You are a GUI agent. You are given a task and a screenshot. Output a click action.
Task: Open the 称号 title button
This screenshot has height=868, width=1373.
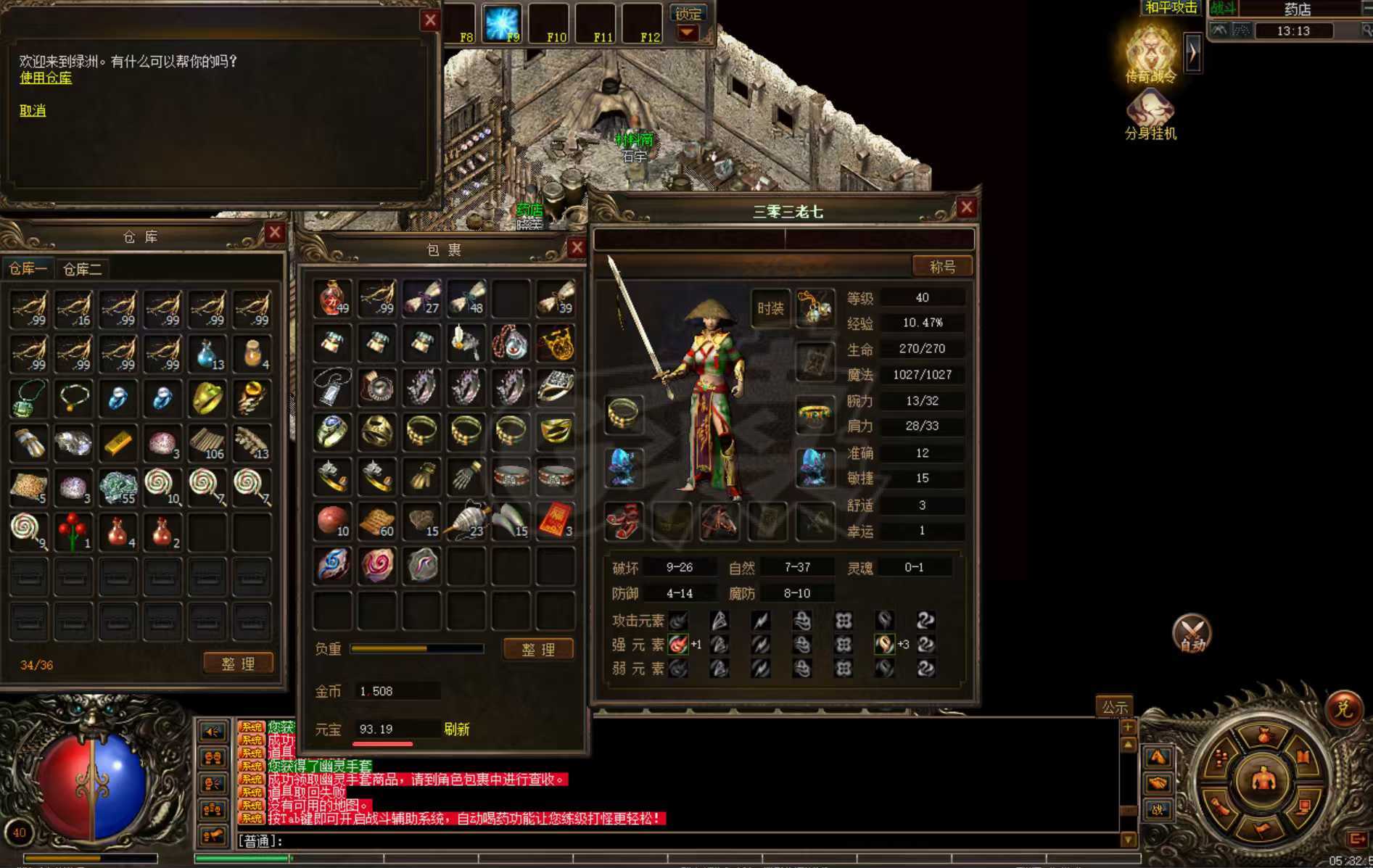(x=942, y=267)
